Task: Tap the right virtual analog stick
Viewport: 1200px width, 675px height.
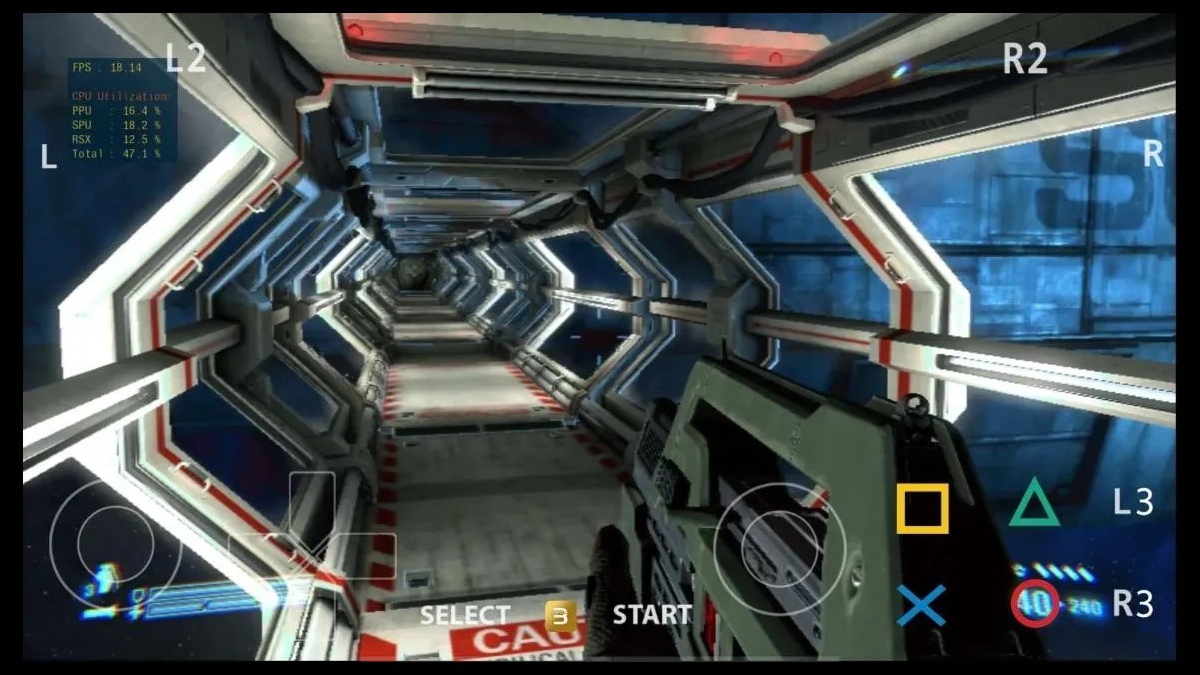Action: [x=779, y=549]
